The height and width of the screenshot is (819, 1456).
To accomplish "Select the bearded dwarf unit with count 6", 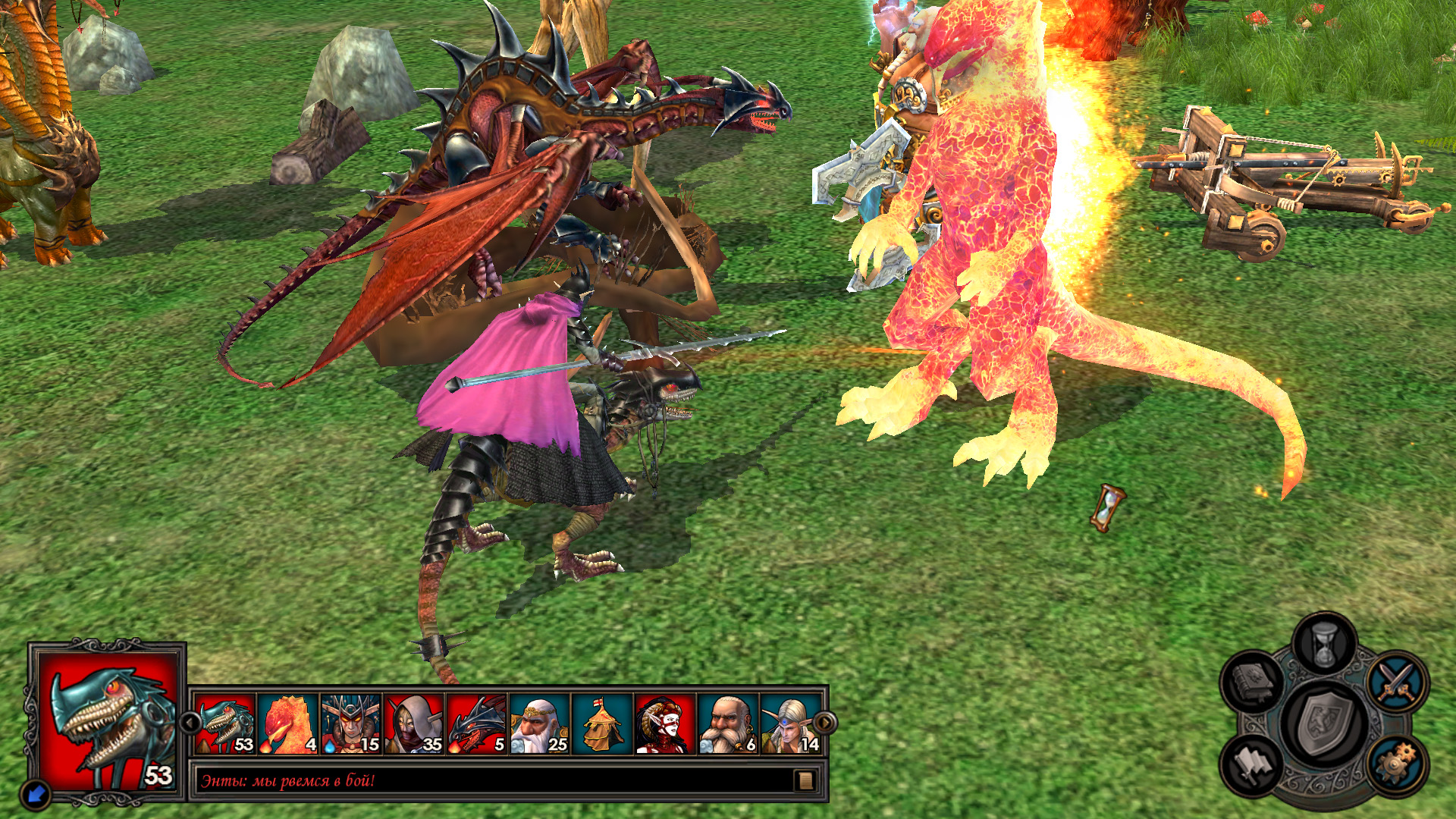I will coord(728,724).
